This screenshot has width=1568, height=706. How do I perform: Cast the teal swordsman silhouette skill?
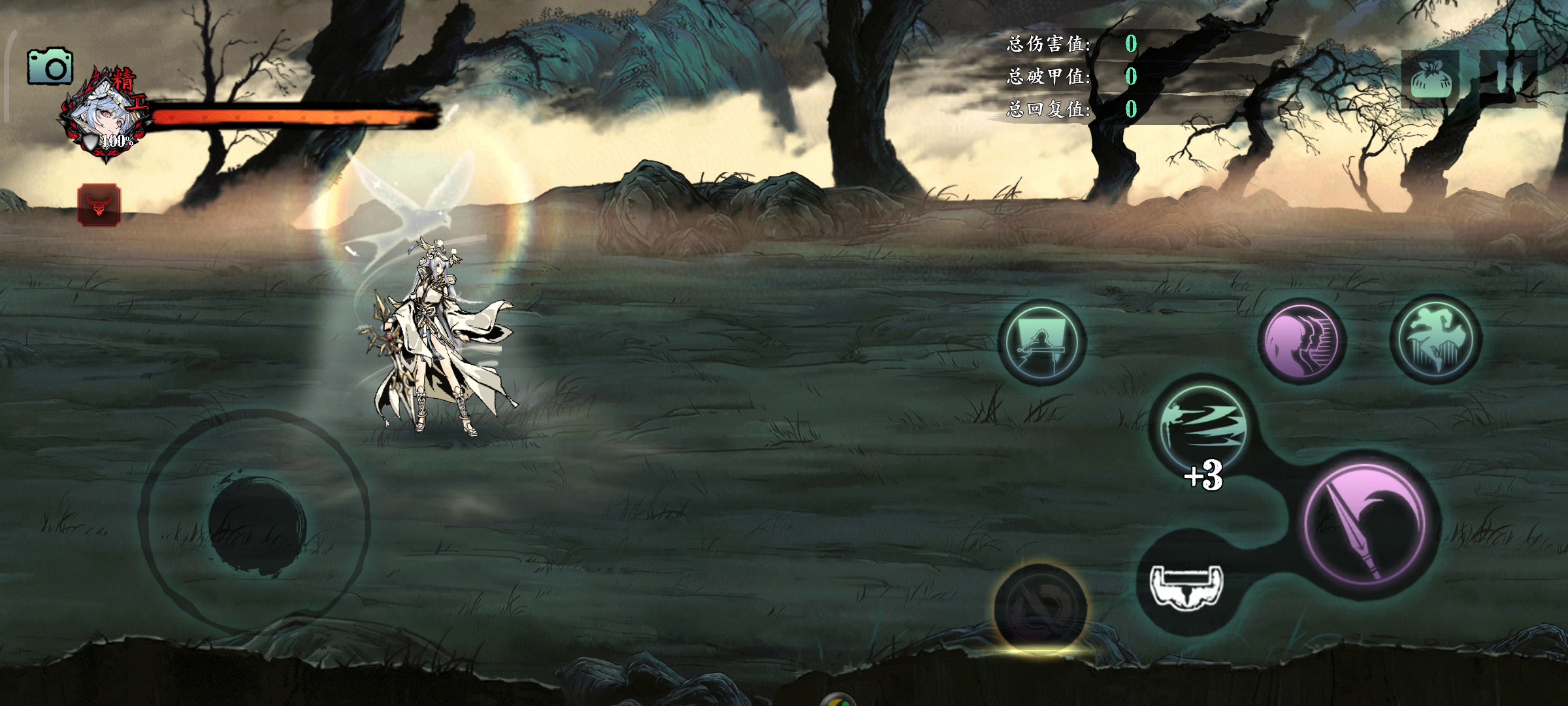click(x=1041, y=343)
